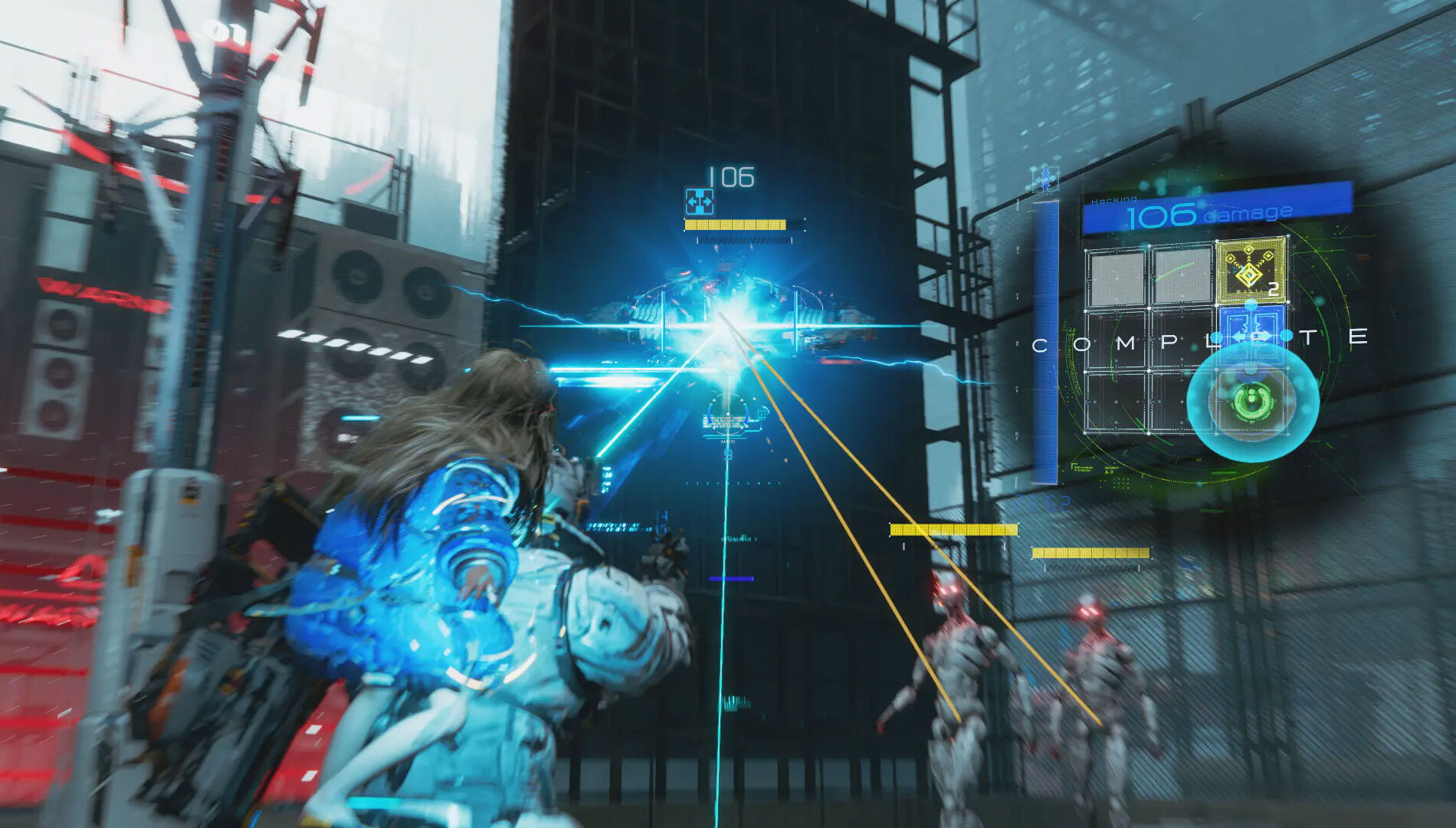Toggle the bottom-left empty grid cell
Screen dimensions: 1456x828
(x=1117, y=402)
